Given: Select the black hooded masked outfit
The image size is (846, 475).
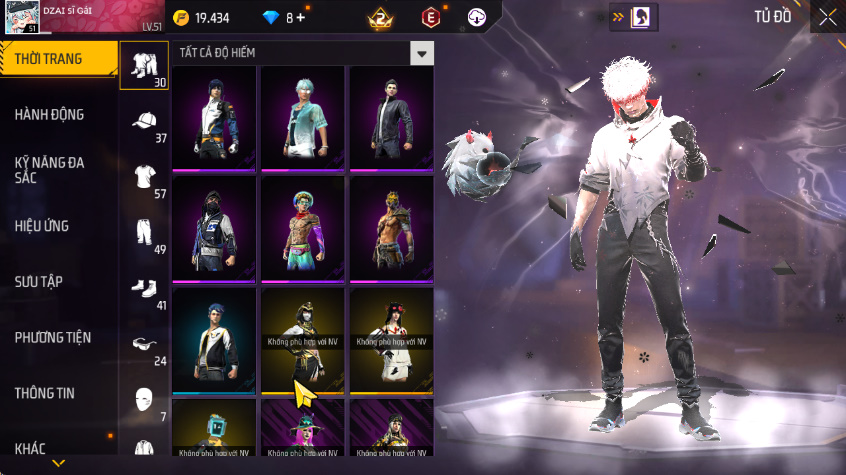Looking at the screenshot, I should pyautogui.click(x=214, y=230).
